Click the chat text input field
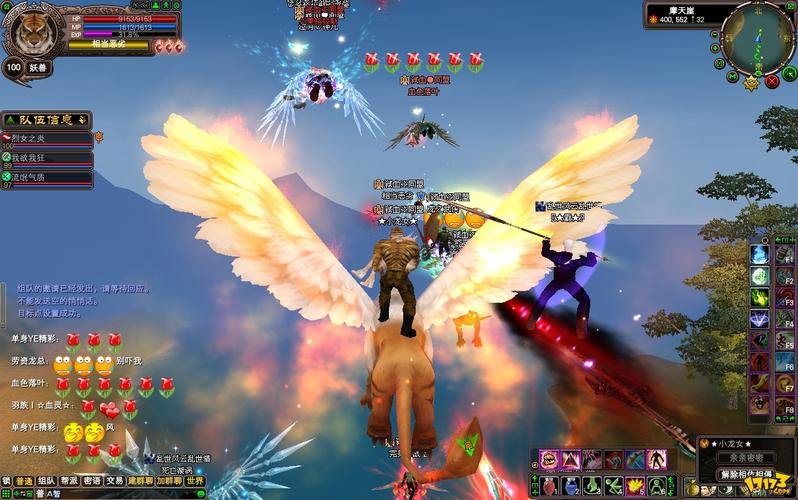This screenshot has height=500, width=798. tap(120, 494)
